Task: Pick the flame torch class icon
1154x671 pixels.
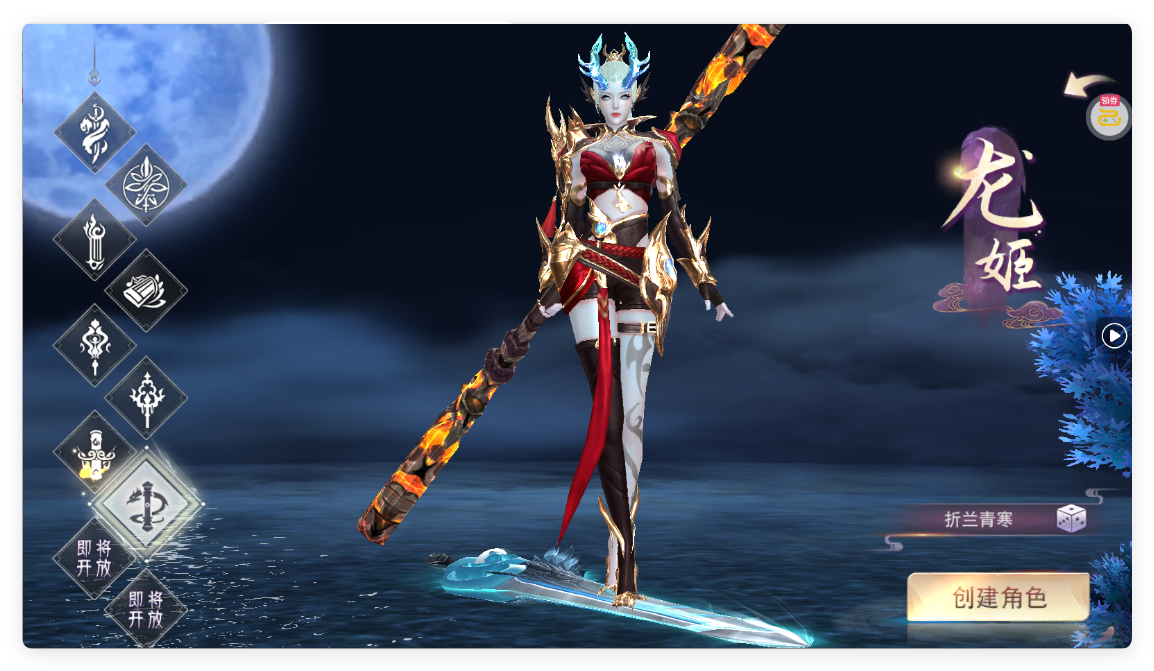Action: [95, 240]
